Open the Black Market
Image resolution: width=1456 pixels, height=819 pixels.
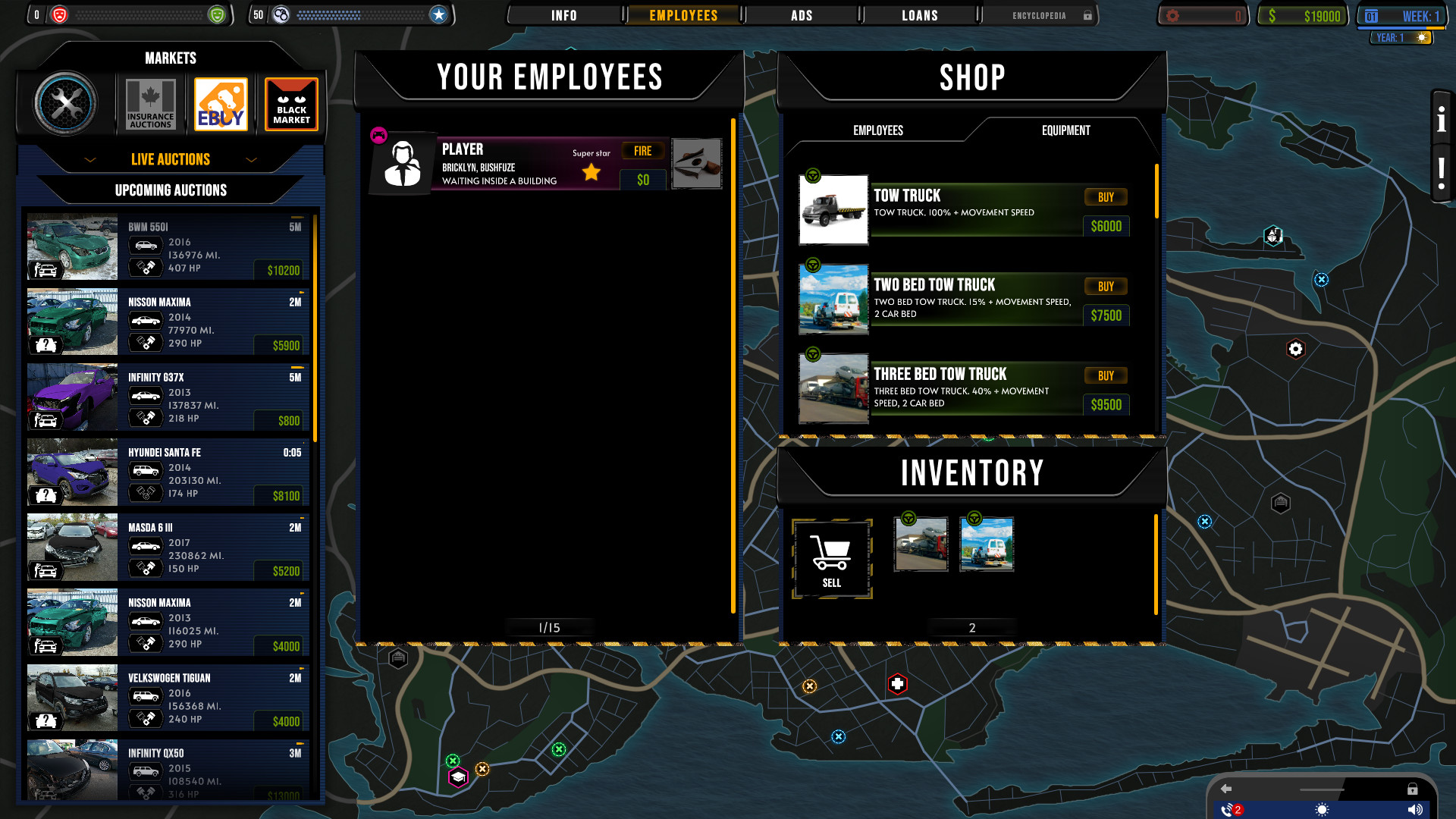click(291, 103)
